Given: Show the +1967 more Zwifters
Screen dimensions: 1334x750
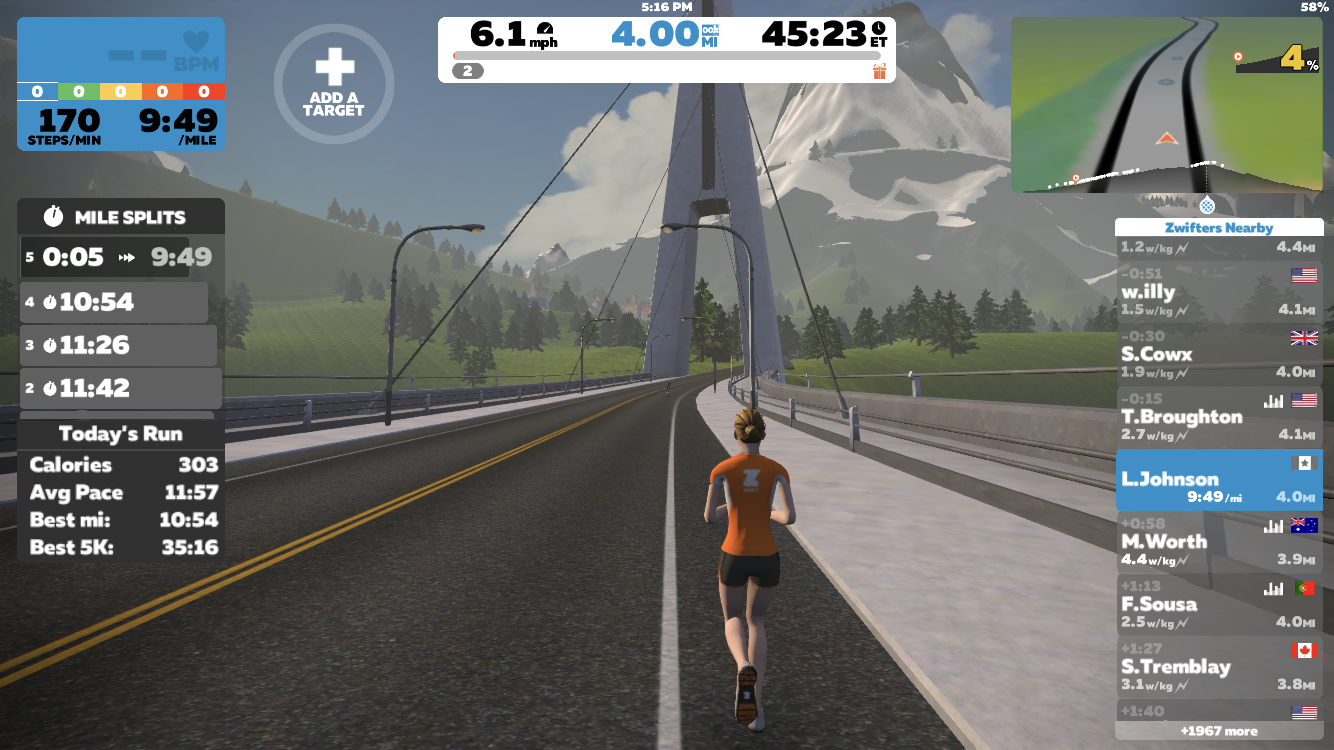Looking at the screenshot, I should 1218,731.
